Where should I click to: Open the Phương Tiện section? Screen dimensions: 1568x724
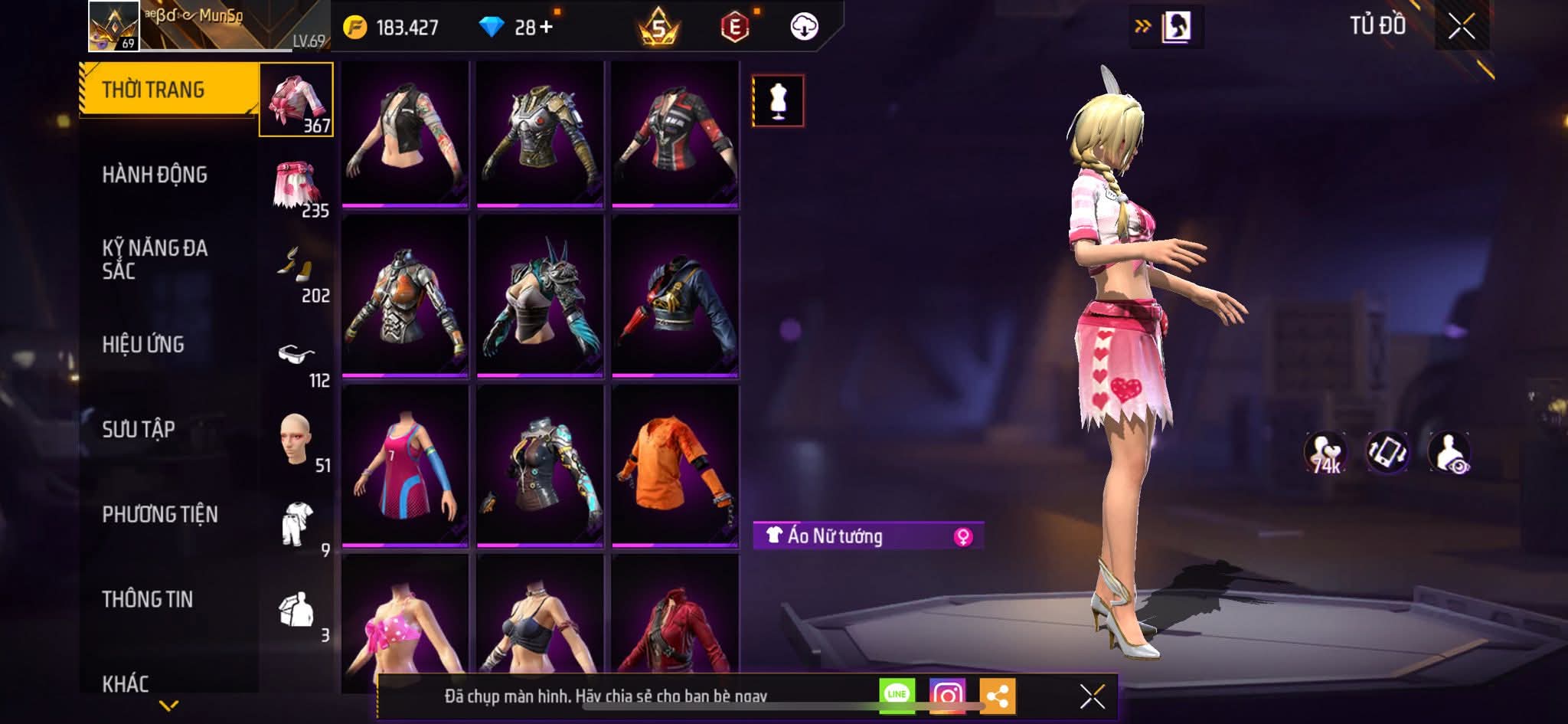click(160, 514)
